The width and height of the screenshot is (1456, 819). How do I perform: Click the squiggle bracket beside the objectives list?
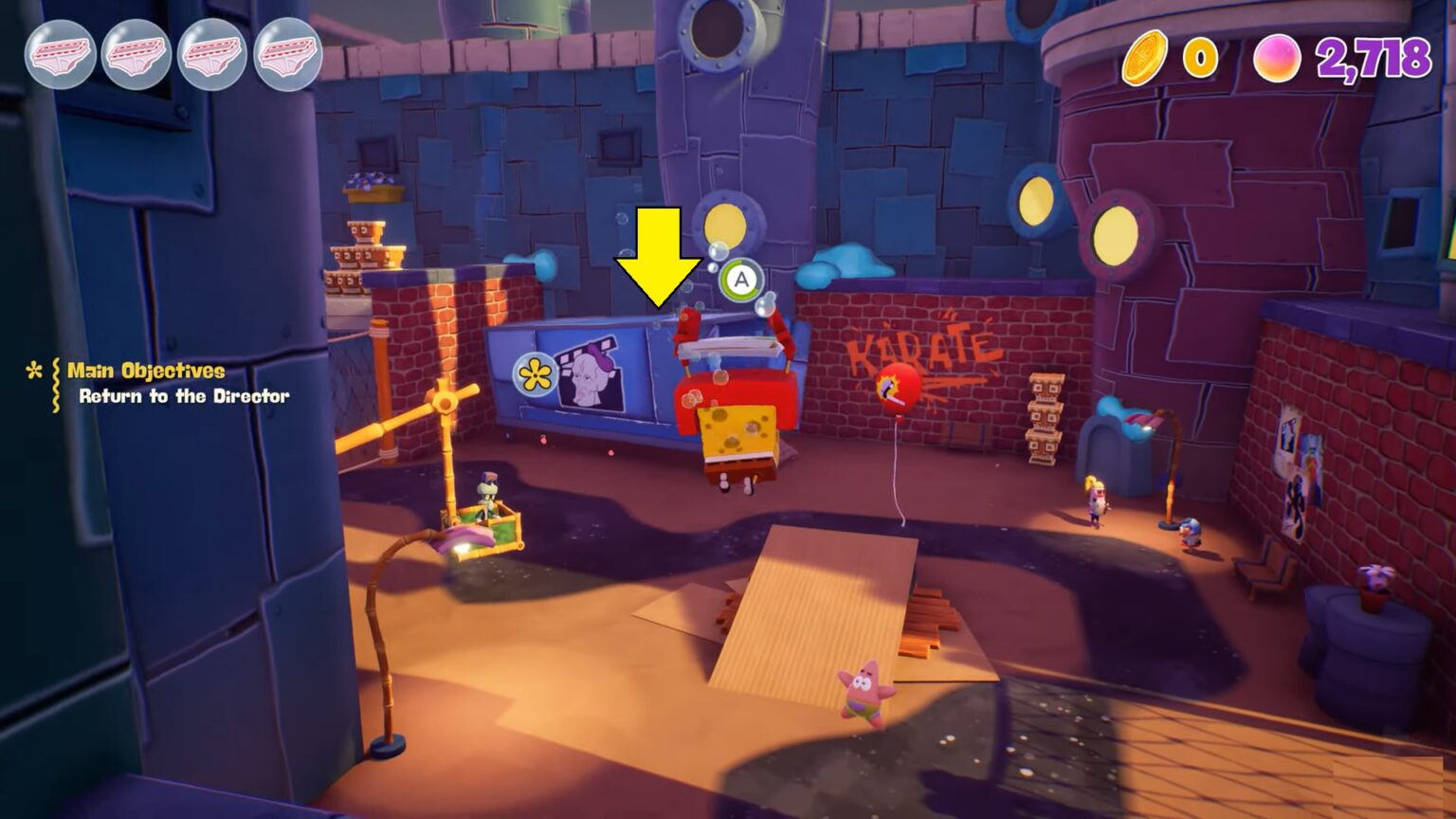click(55, 384)
